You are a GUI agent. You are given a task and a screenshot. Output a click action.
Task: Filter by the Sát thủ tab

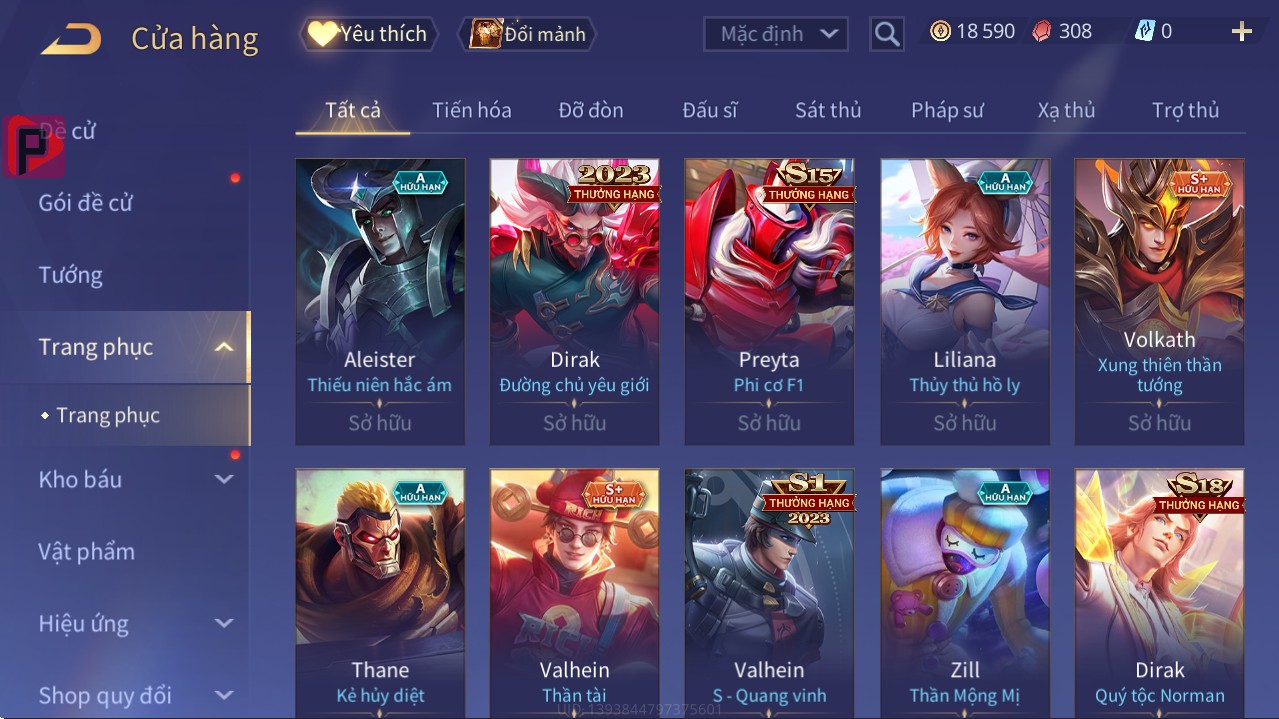(827, 110)
